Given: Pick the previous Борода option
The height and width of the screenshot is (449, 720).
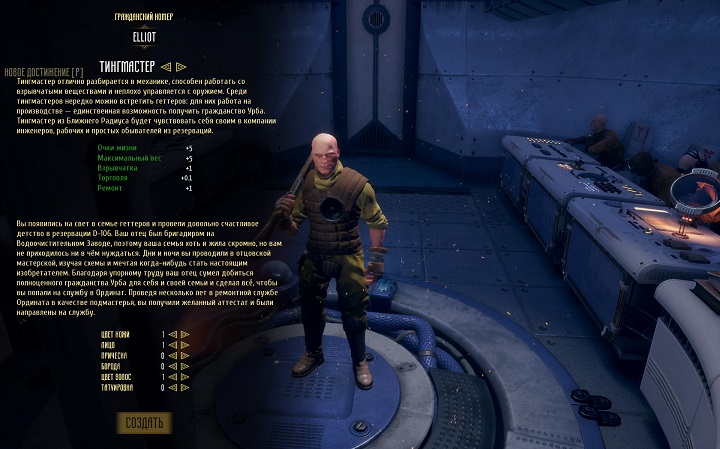Looking at the screenshot, I should pyautogui.click(x=172, y=367).
